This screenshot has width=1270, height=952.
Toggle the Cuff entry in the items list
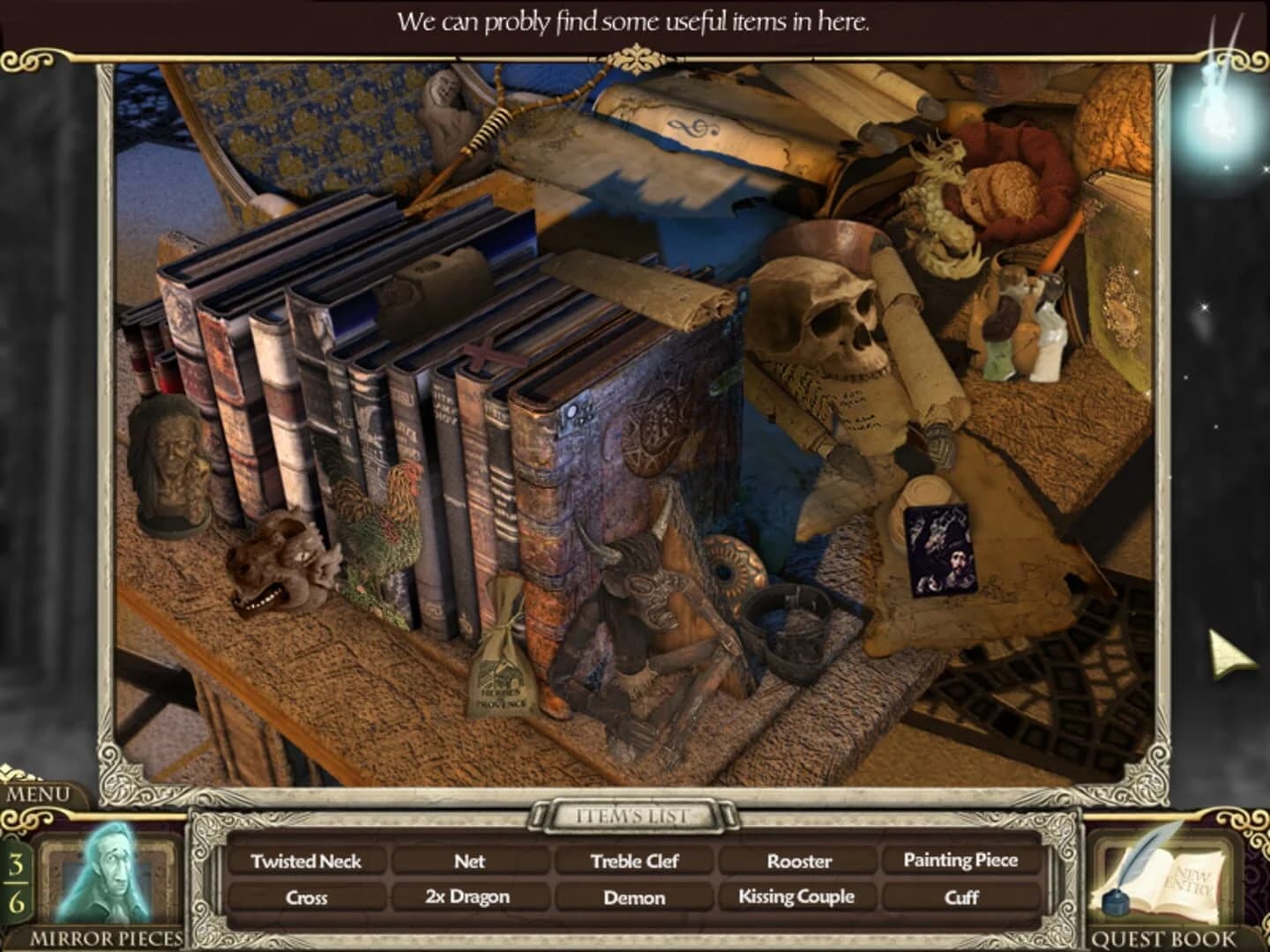tap(960, 896)
